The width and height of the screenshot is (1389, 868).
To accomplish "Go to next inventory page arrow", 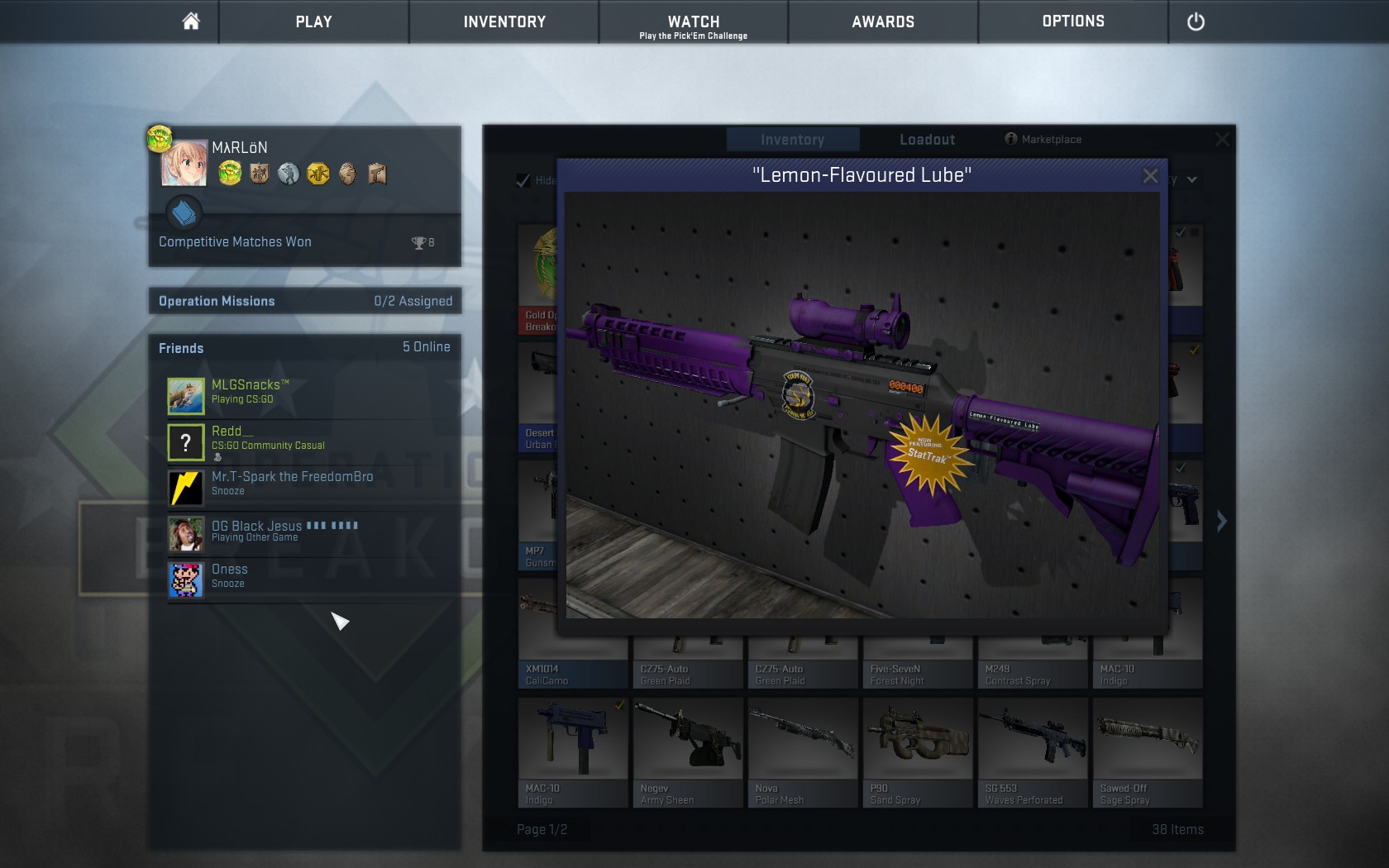I will [1221, 521].
